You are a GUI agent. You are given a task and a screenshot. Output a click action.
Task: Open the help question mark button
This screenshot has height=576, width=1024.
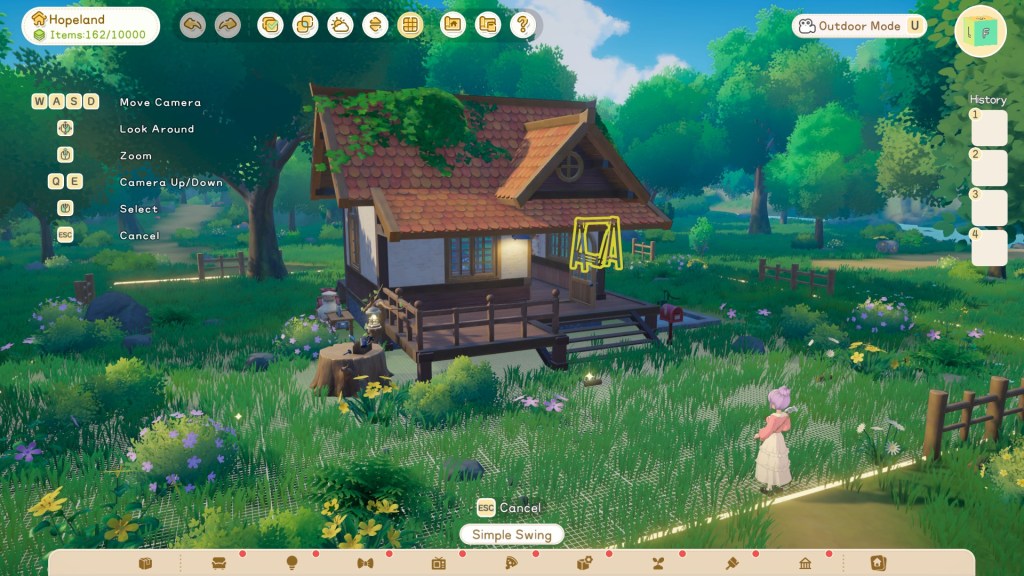point(521,26)
